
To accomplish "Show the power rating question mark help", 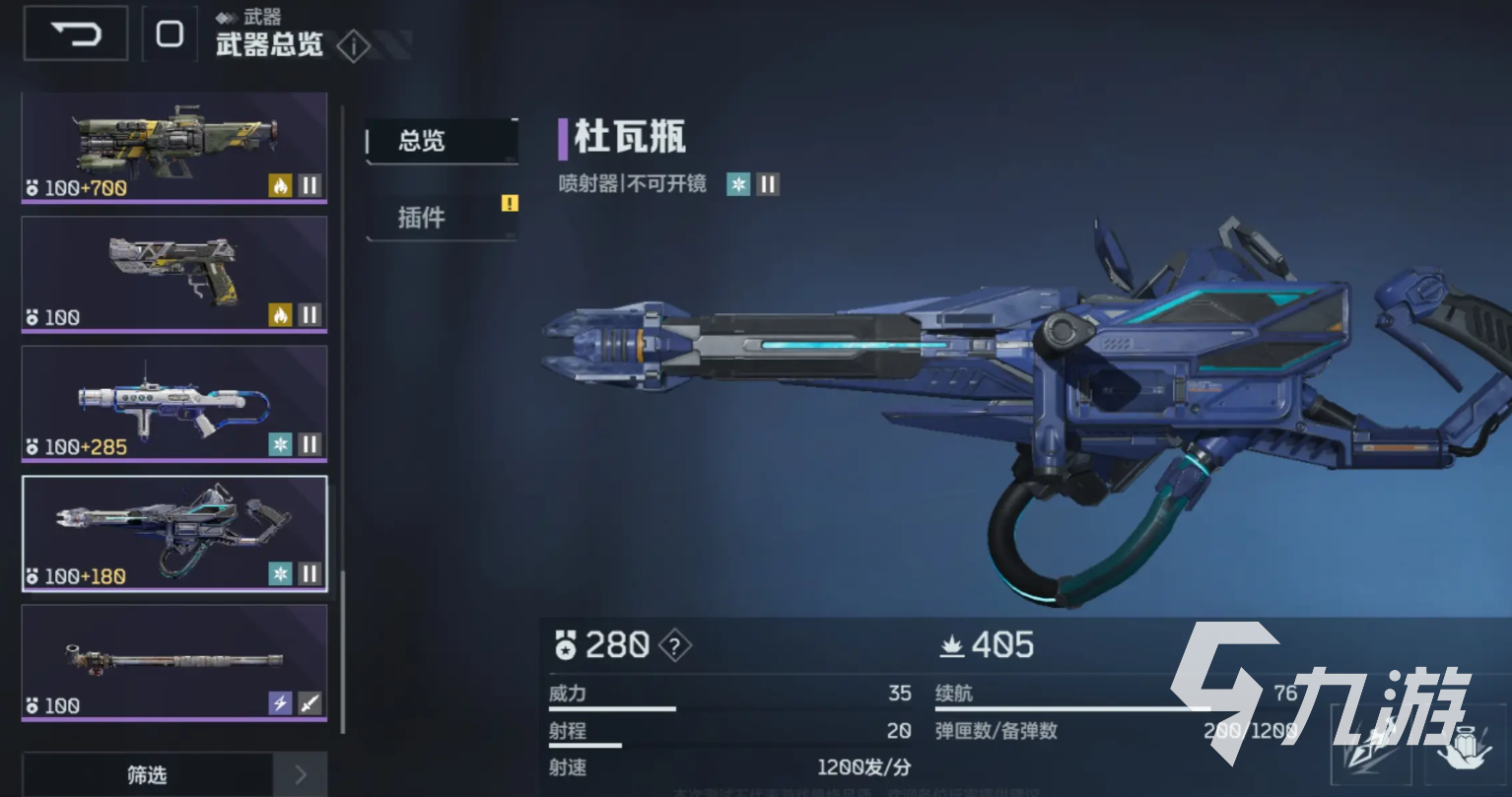I will coord(674,646).
